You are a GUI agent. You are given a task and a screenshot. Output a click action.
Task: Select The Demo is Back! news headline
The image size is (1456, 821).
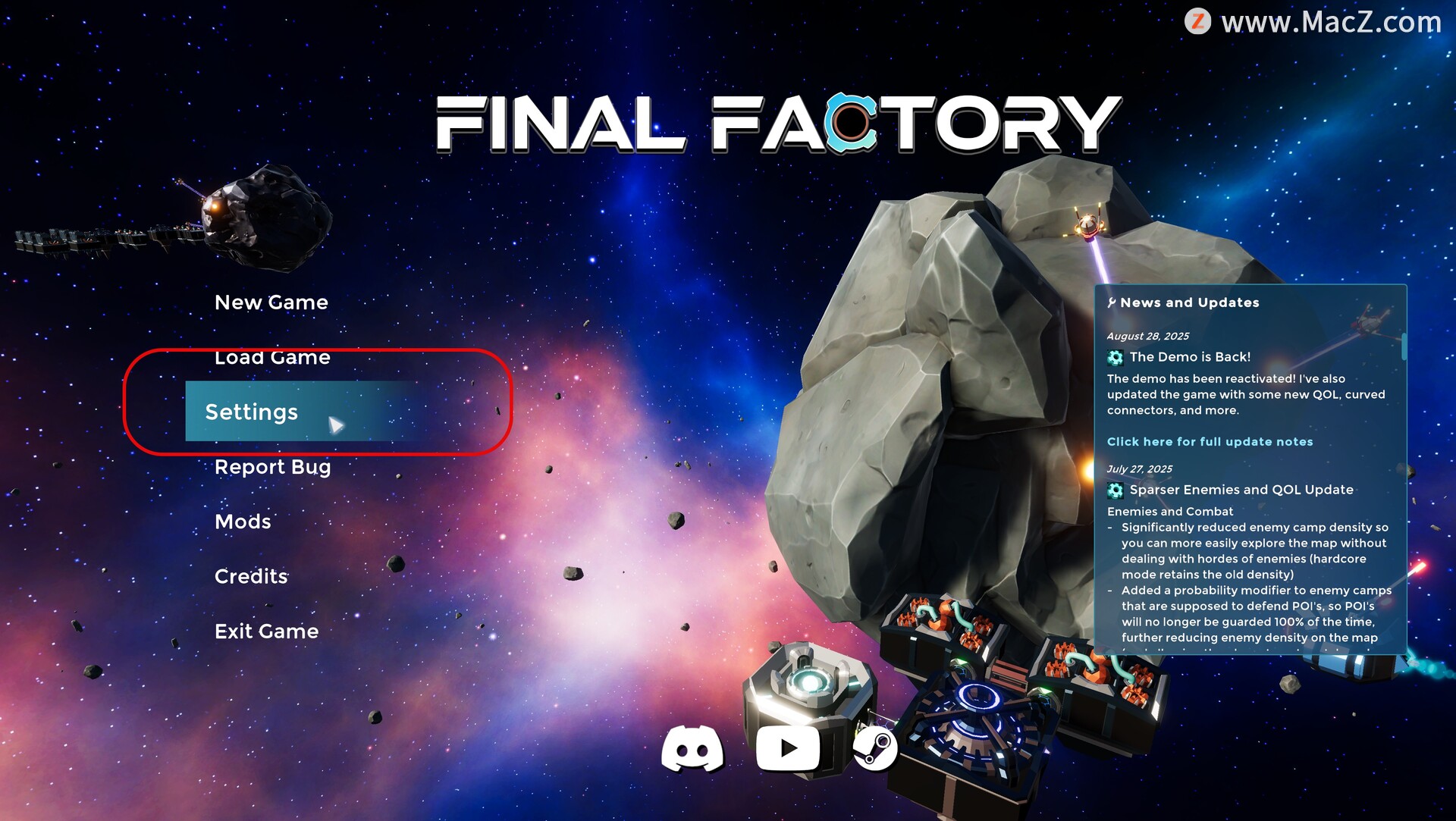(x=1190, y=357)
